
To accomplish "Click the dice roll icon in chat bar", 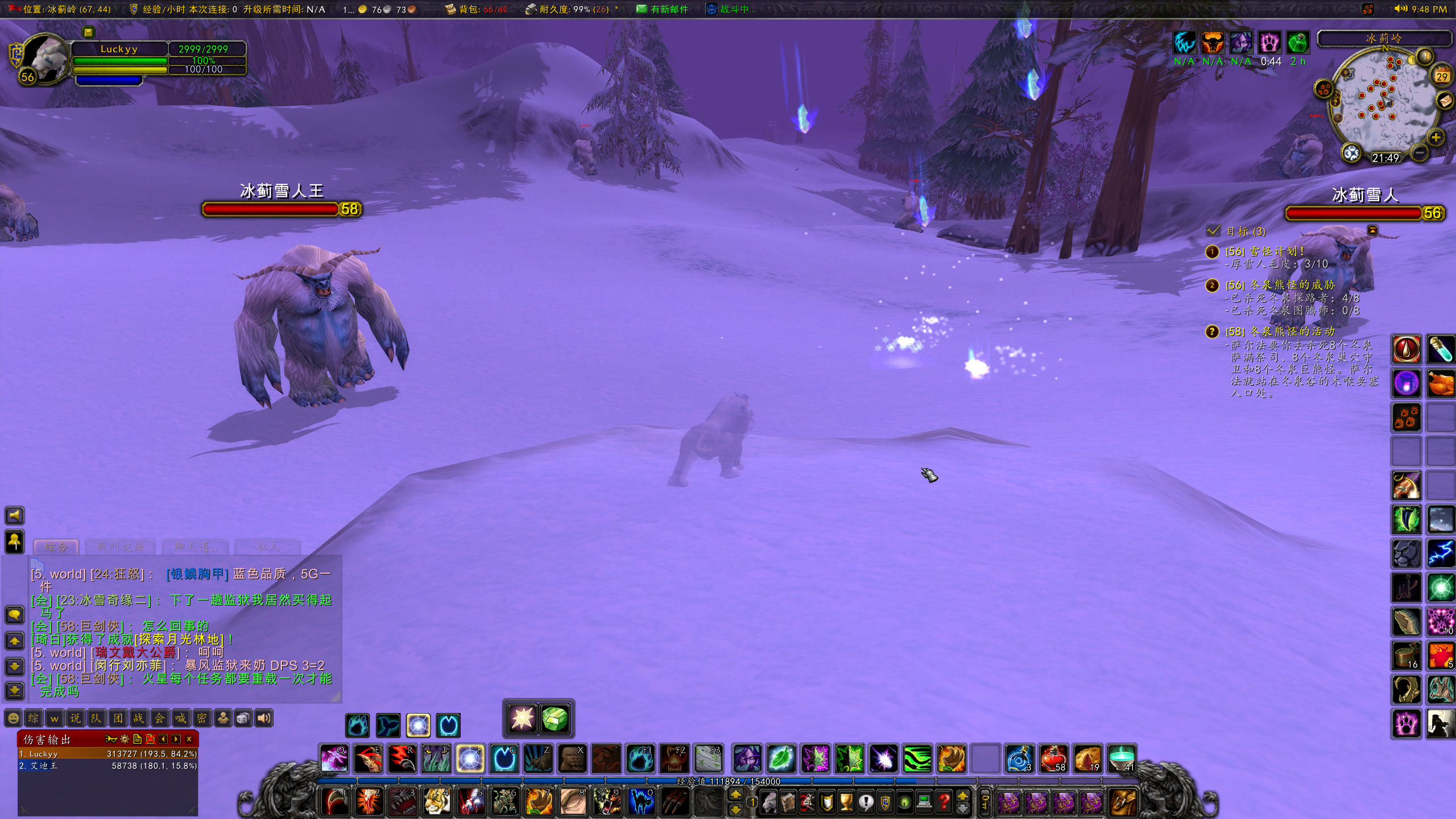I will tap(245, 718).
